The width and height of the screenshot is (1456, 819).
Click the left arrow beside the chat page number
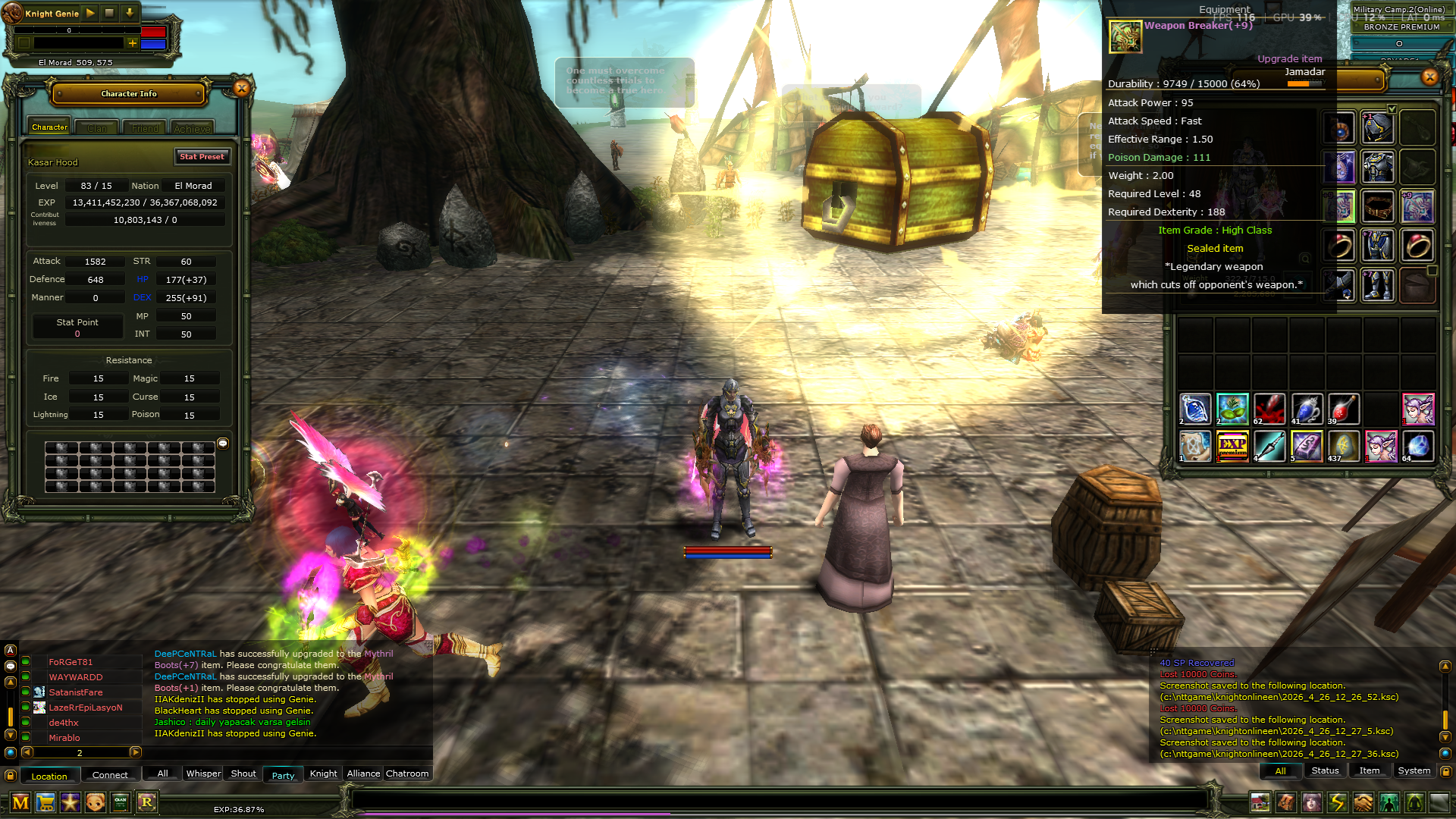(27, 752)
